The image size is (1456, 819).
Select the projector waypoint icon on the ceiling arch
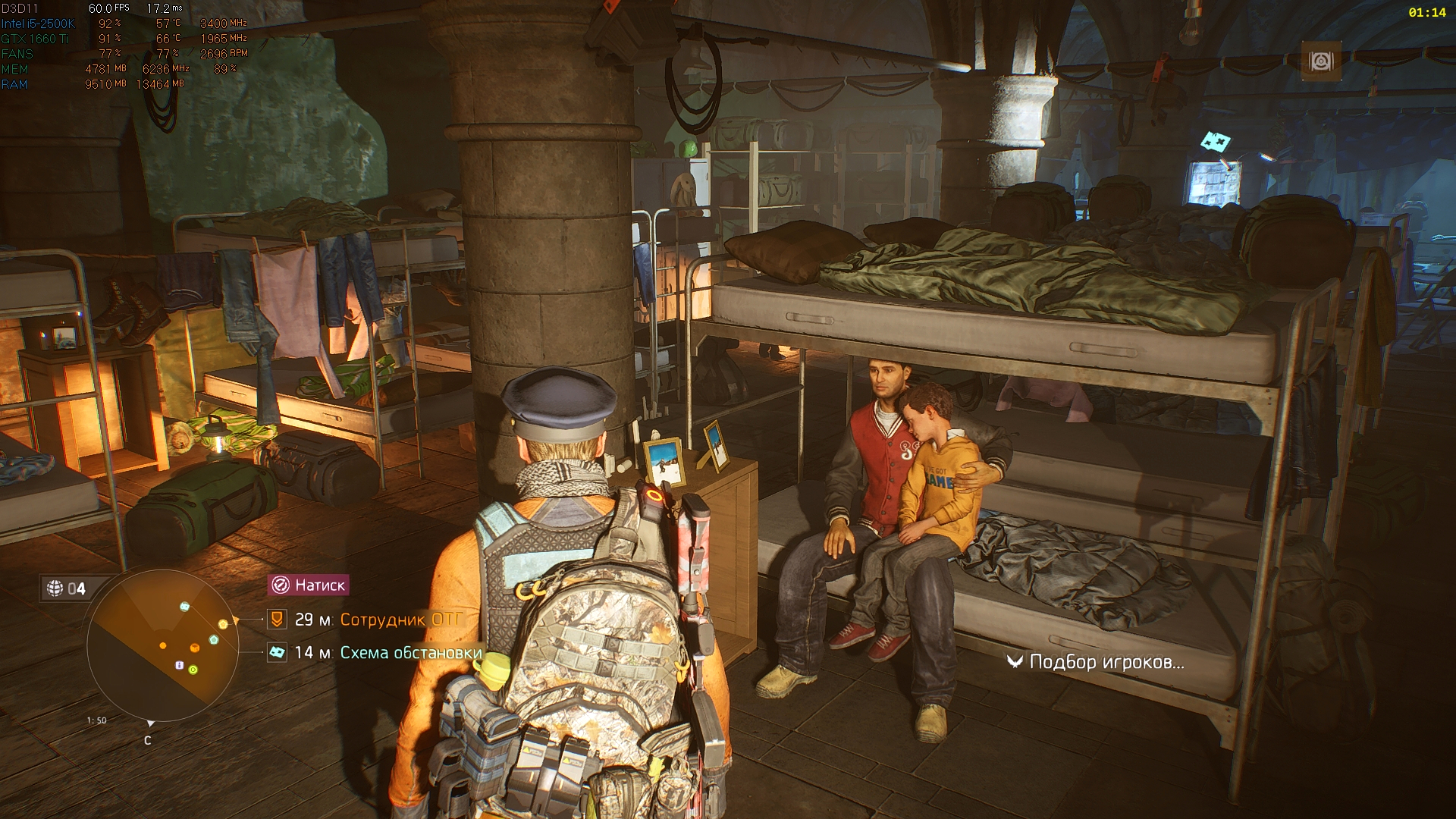pos(1320,61)
